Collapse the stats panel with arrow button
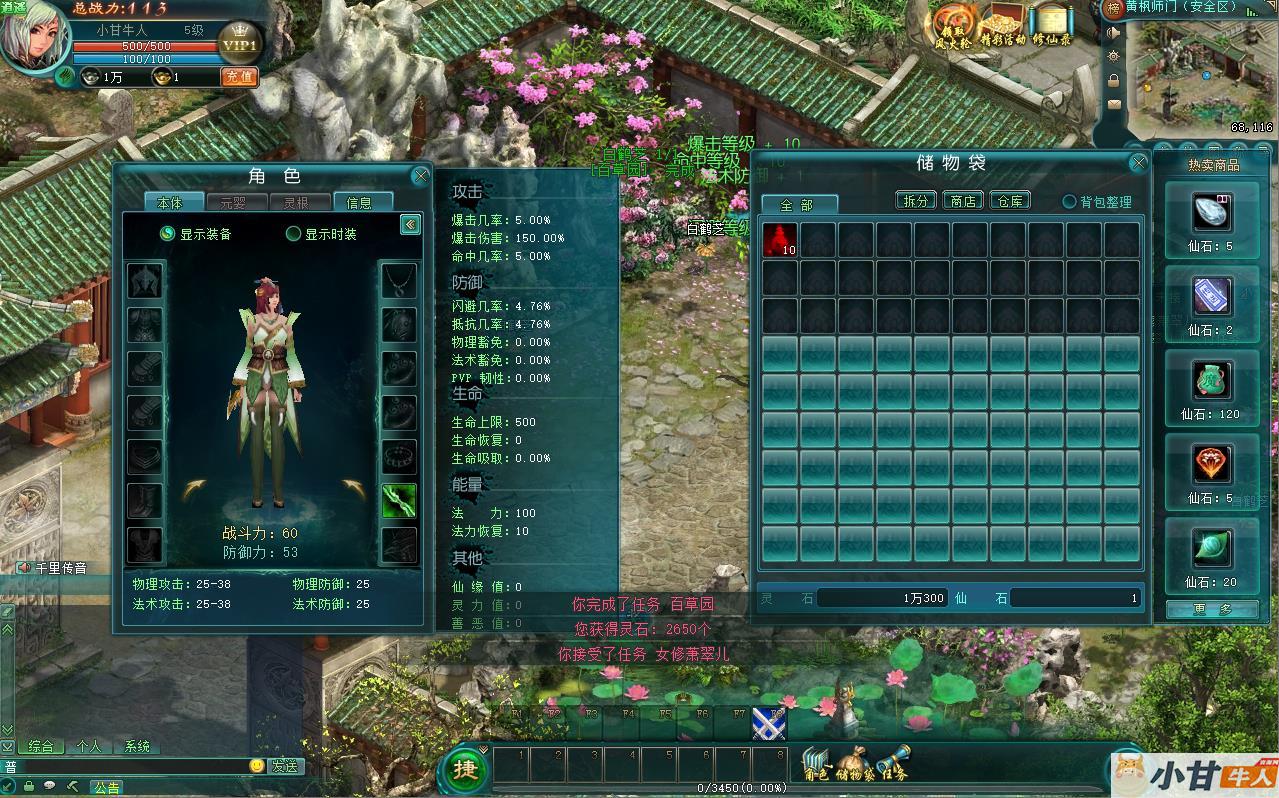1279x798 pixels. coord(410,224)
